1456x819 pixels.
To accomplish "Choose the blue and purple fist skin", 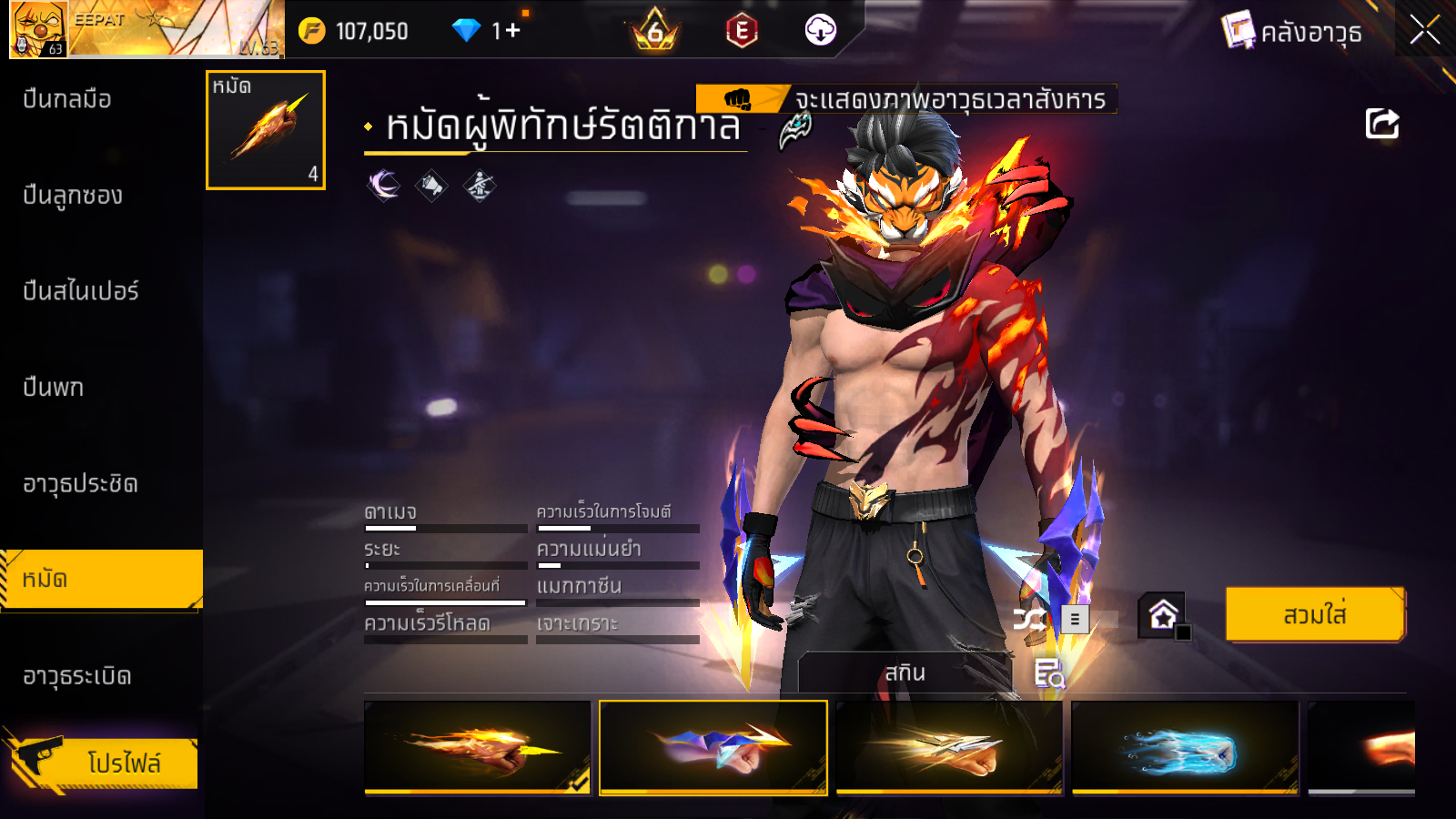I will click(x=713, y=747).
